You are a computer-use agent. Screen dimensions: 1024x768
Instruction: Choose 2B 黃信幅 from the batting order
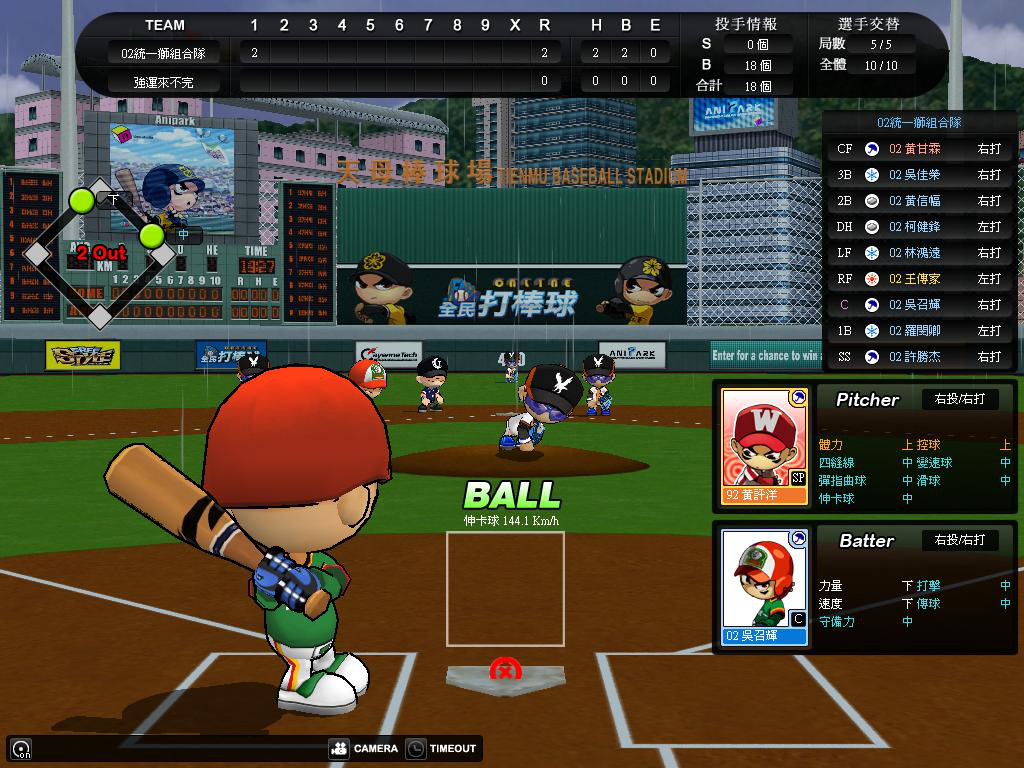click(918, 201)
